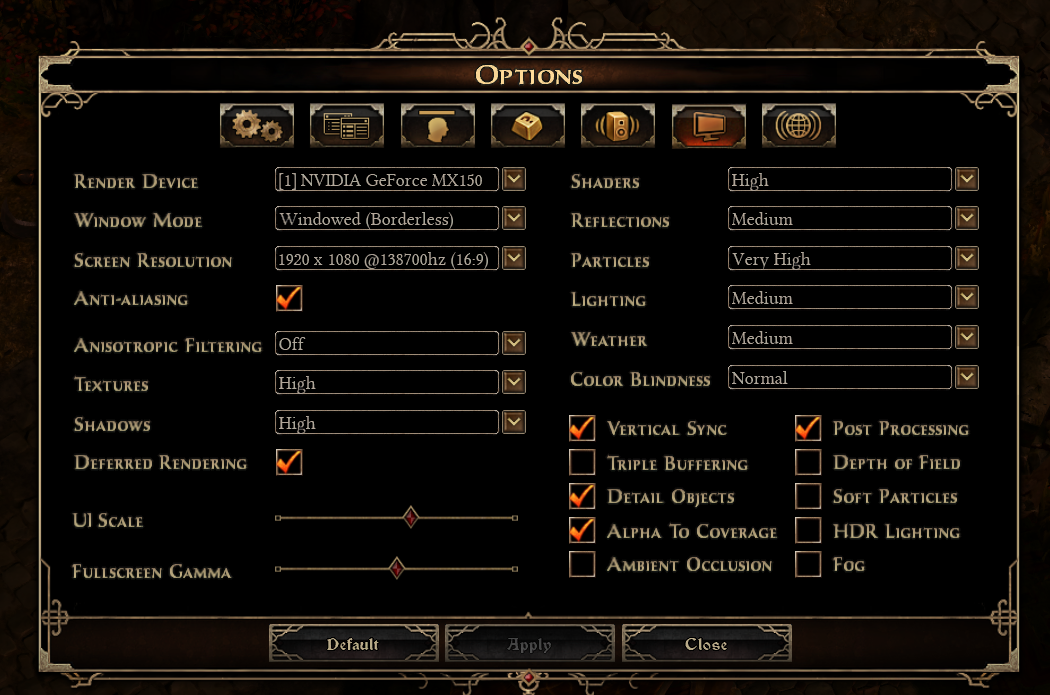The width and height of the screenshot is (1050, 695).
Task: Uncheck Deferred Rendering
Action: tap(289, 462)
